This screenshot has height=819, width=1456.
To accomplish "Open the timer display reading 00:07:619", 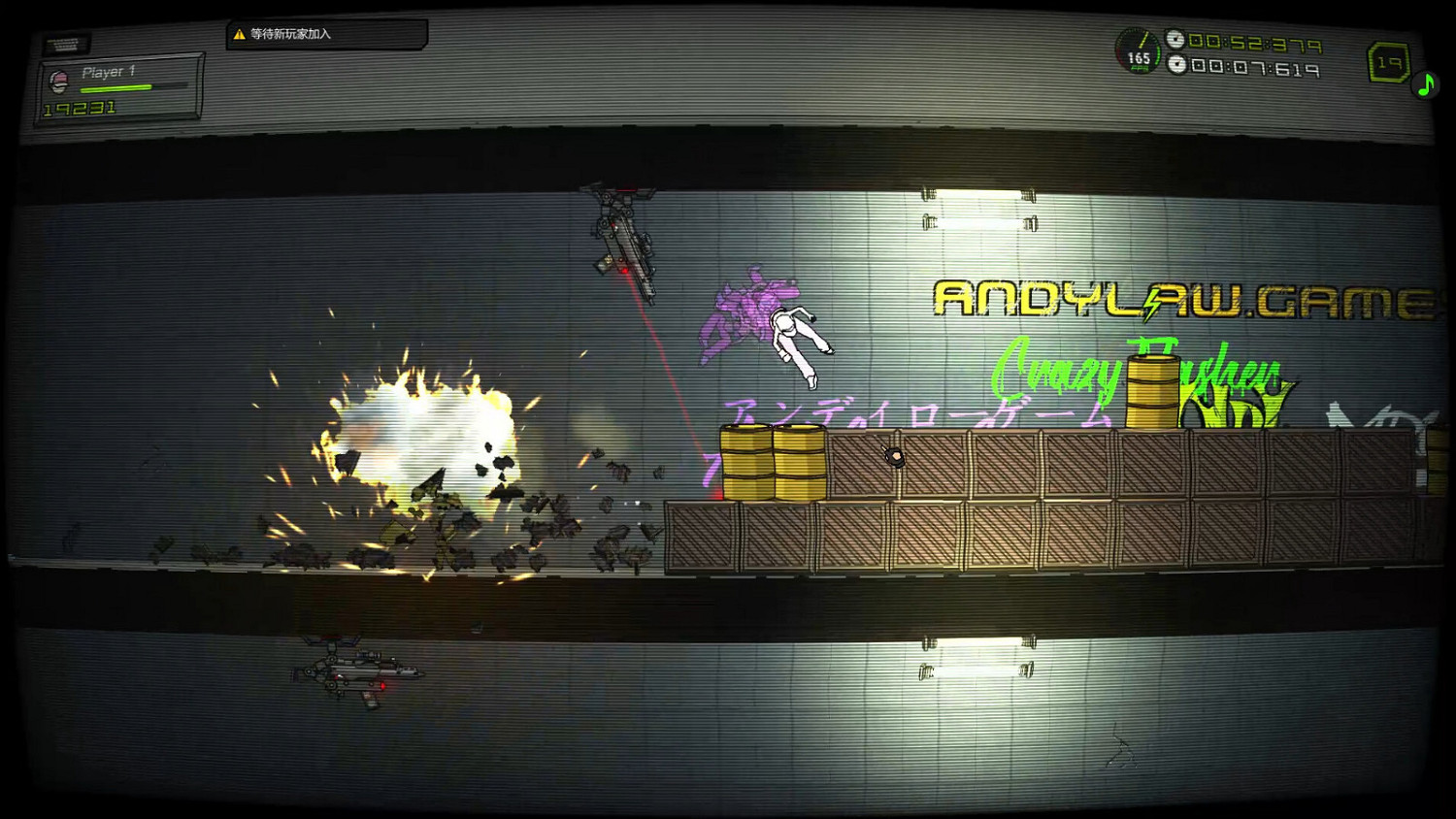I will 1253,67.
